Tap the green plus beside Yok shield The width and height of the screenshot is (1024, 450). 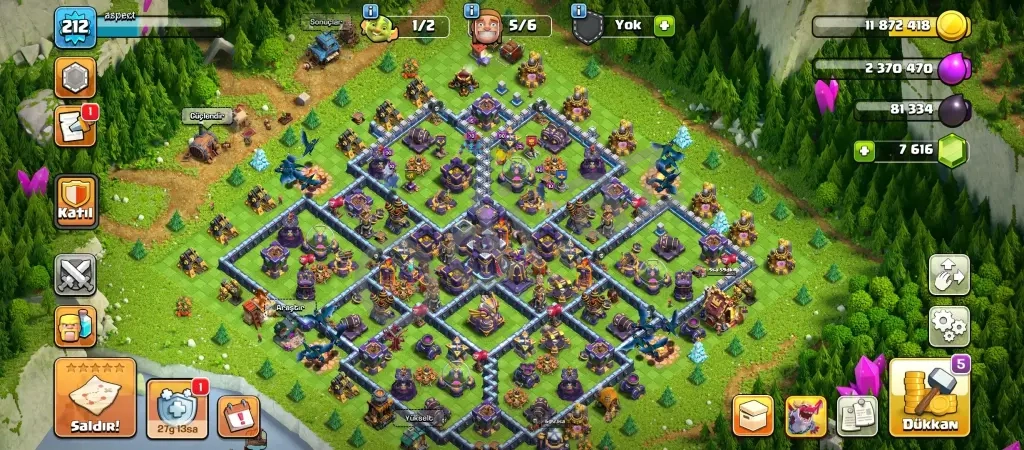[x=663, y=25]
